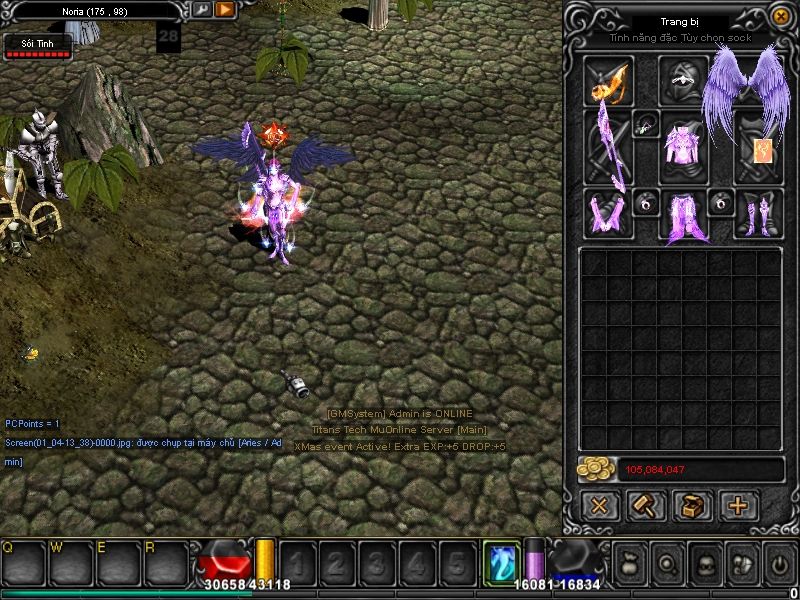Click the orange play arrow button
Image resolution: width=800 pixels, height=600 pixels.
[225, 10]
